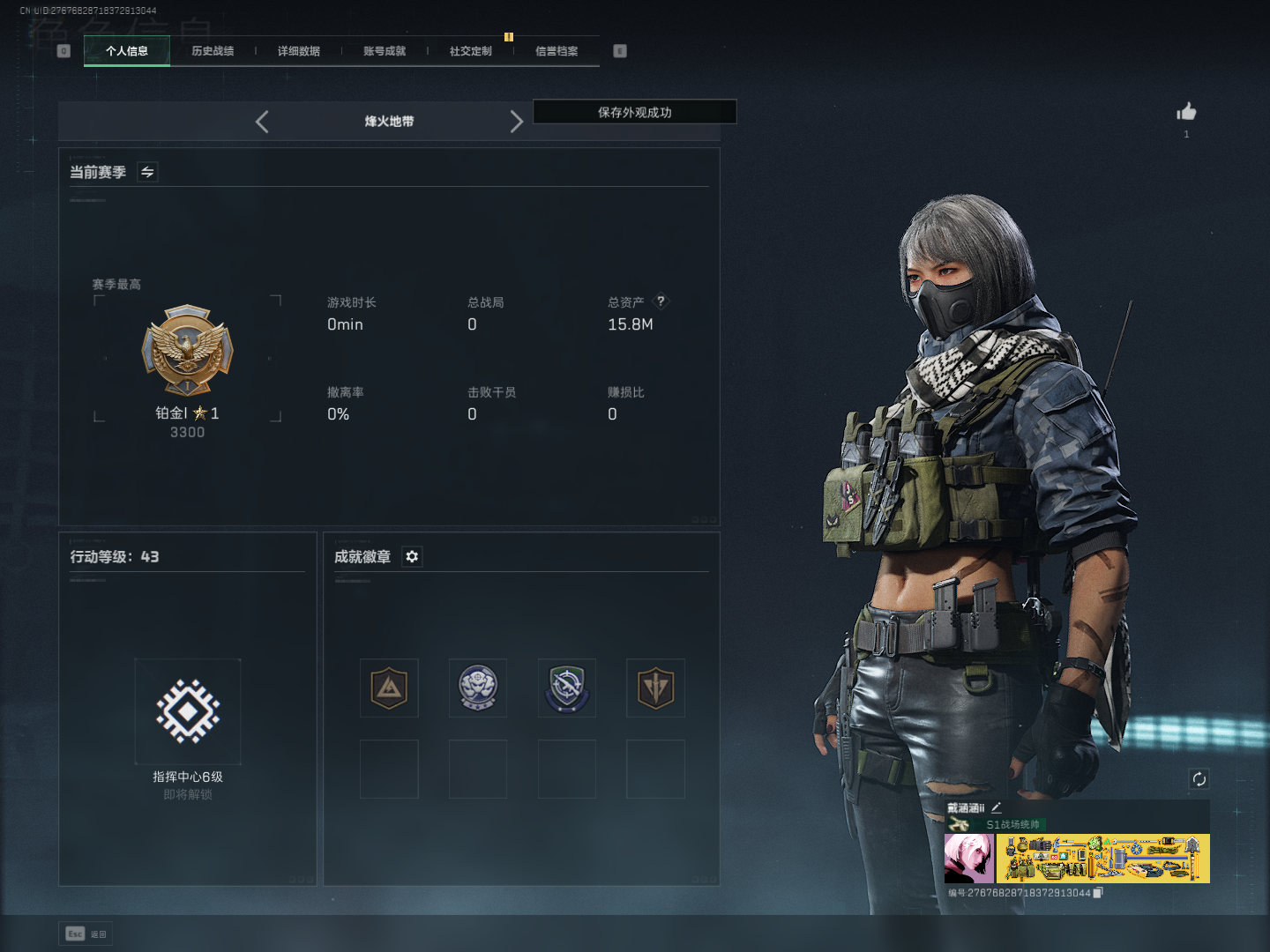Open the 信誉档案 tab

tap(557, 51)
